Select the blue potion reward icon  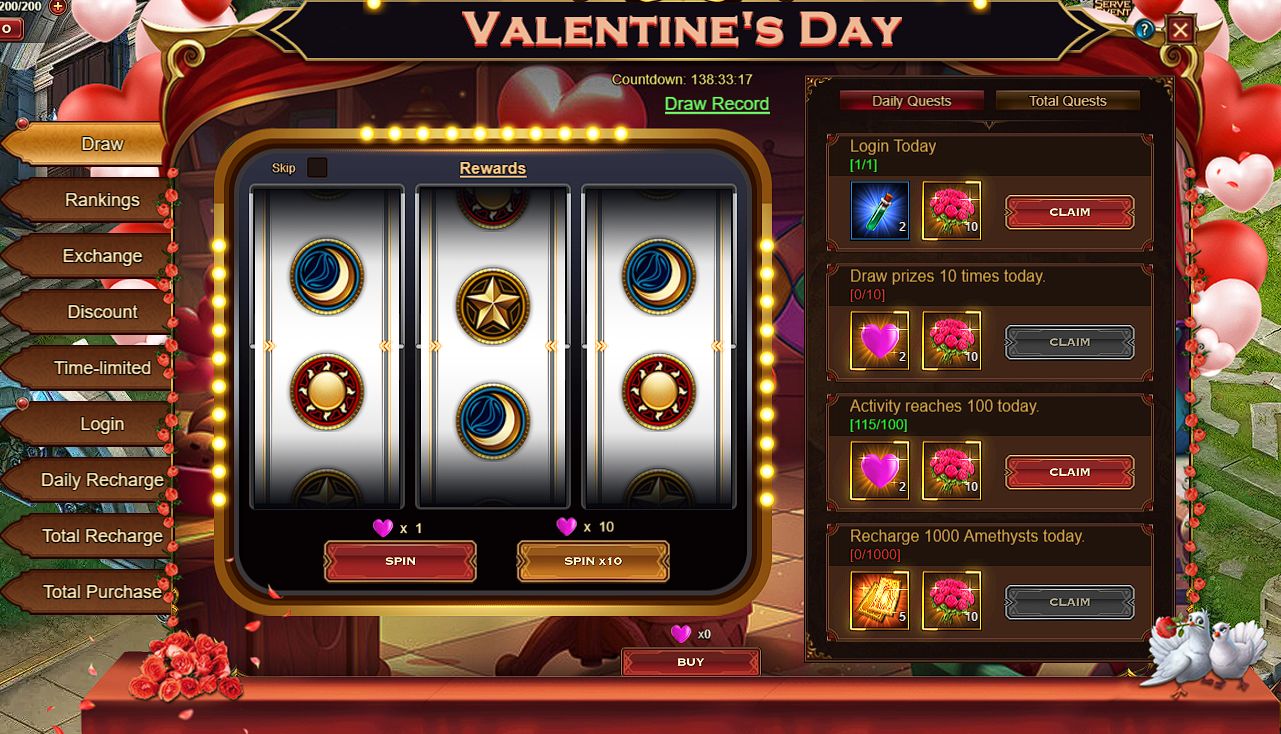tap(880, 211)
